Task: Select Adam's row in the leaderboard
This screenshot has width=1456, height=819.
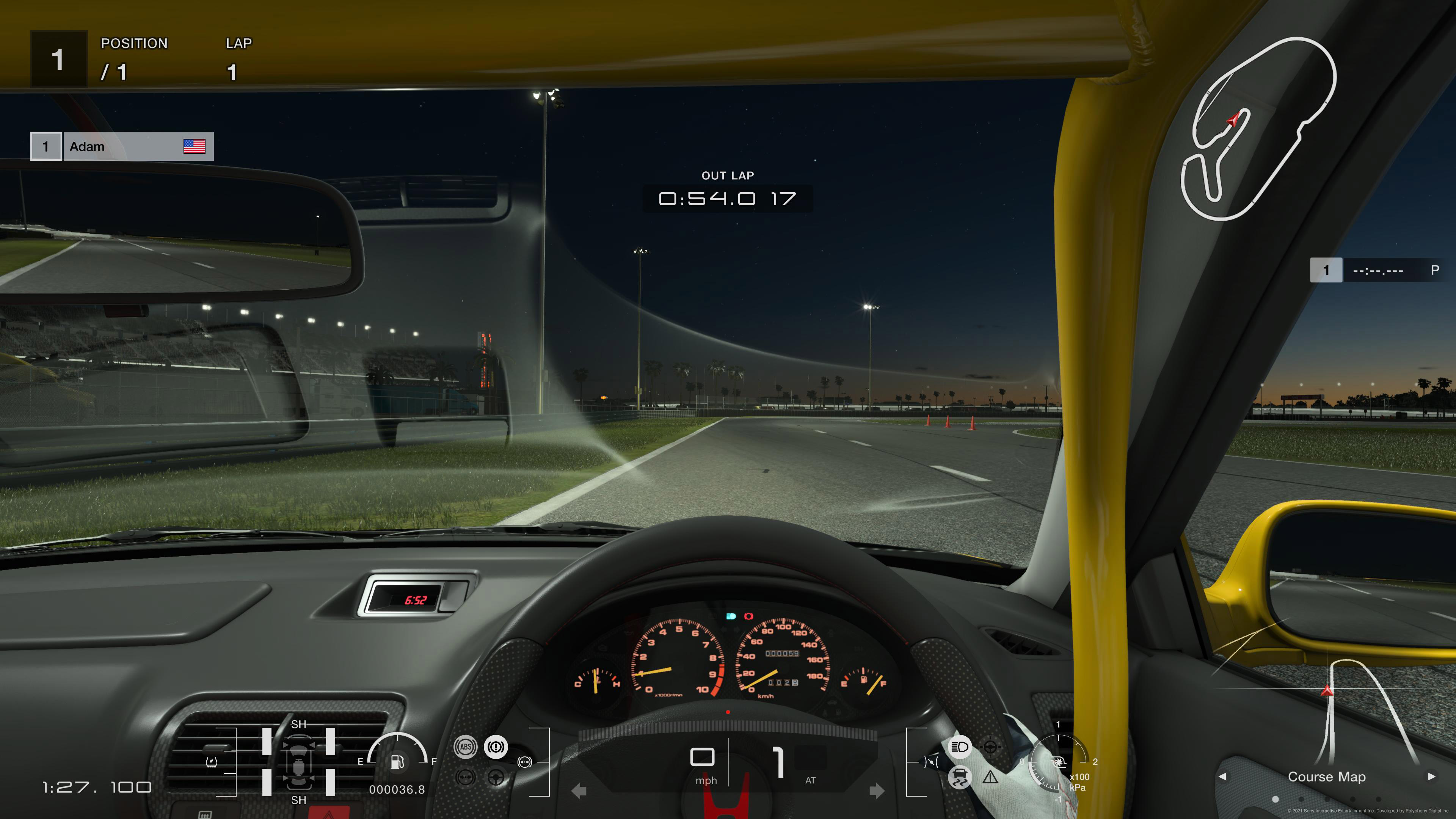Action: (122, 146)
